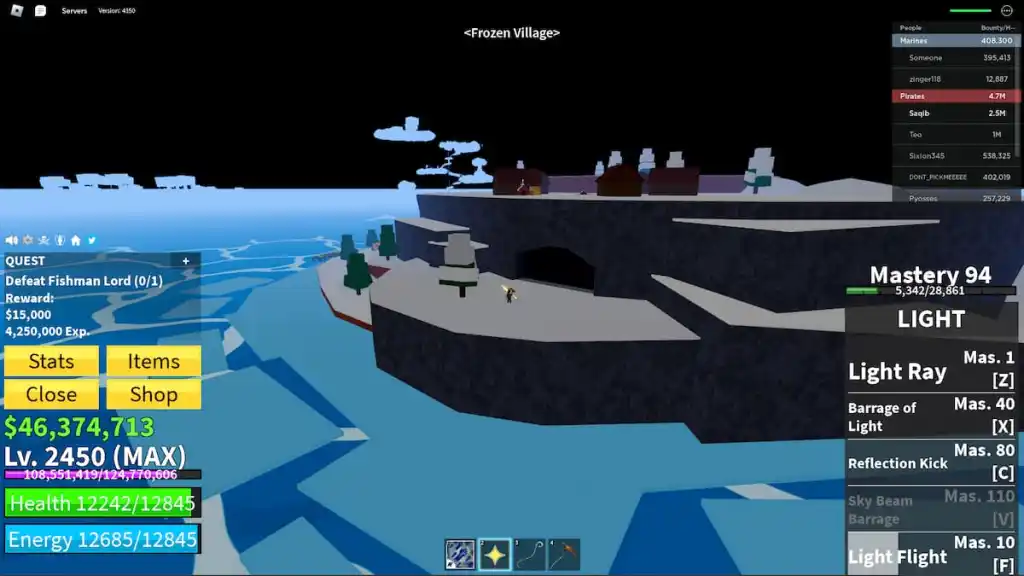Use the Light Ray skill
Screen dimensions: 1024x576
(931, 370)
